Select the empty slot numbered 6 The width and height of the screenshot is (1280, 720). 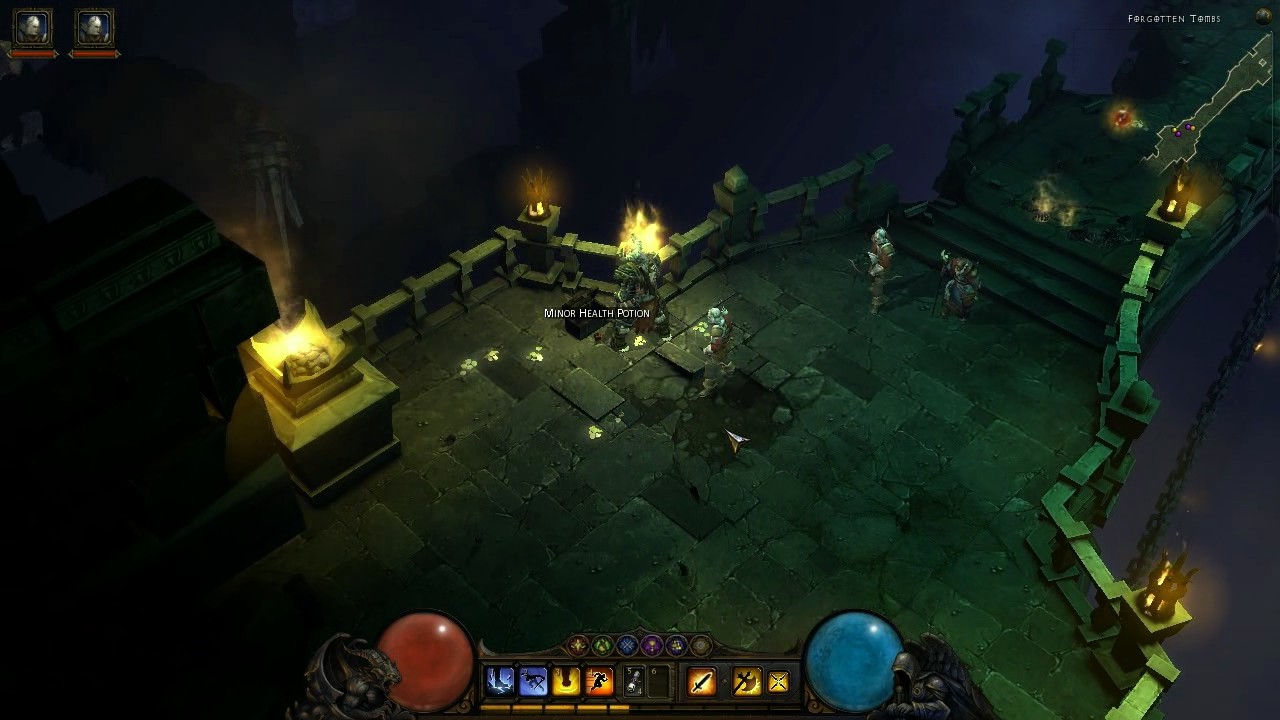[x=659, y=681]
